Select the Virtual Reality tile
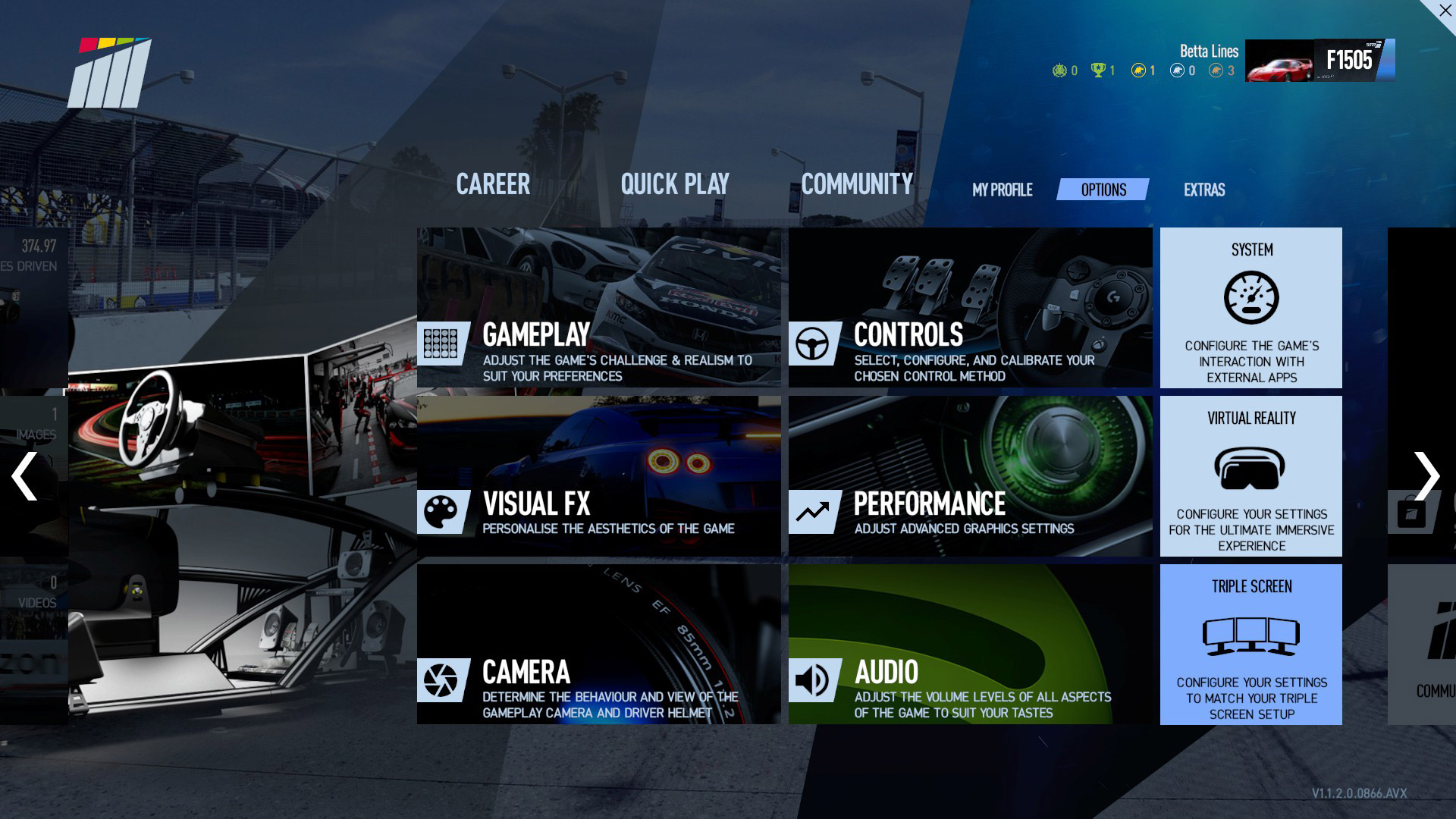Screen dimensions: 1456x819 pyautogui.click(x=1250, y=476)
